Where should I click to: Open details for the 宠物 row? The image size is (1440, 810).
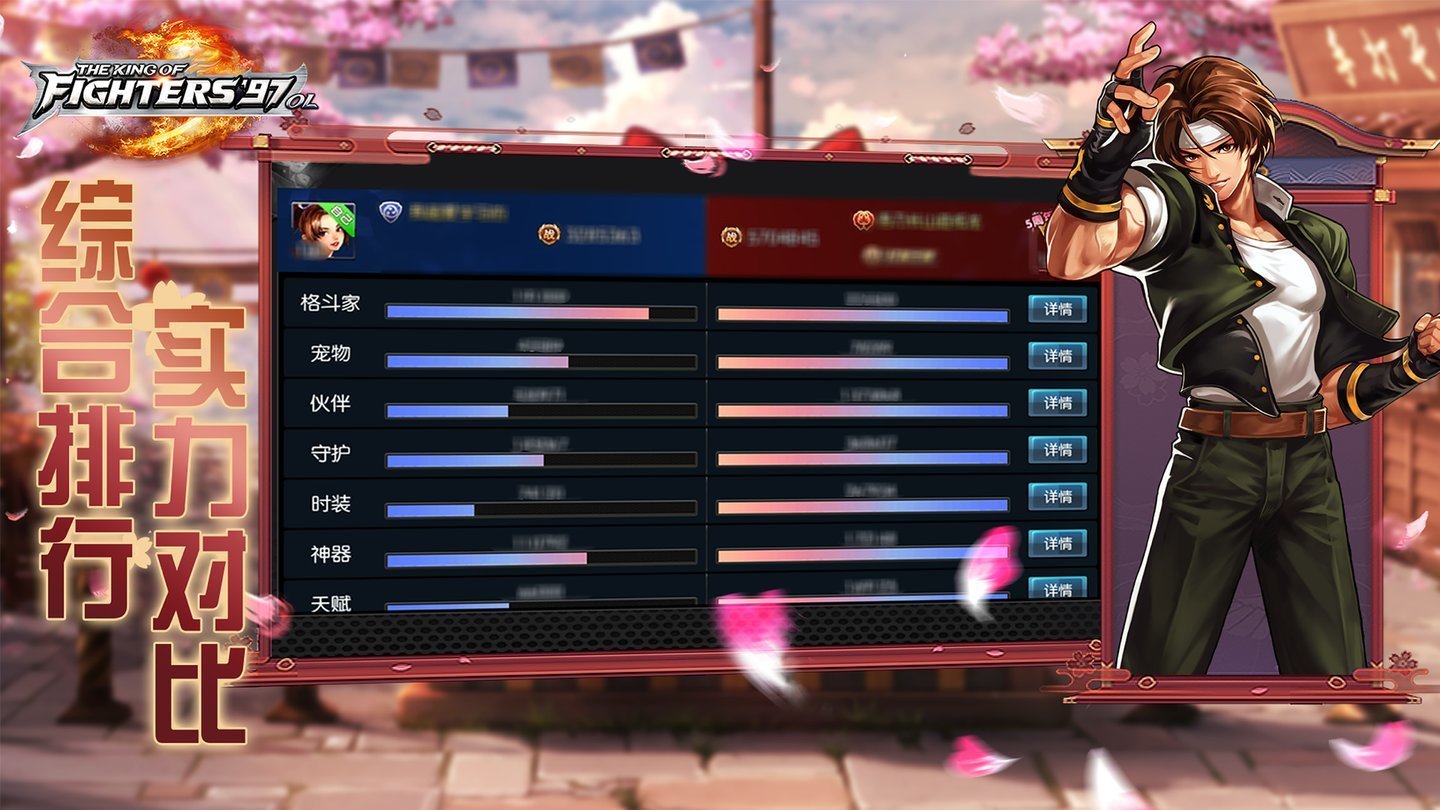click(x=1060, y=357)
